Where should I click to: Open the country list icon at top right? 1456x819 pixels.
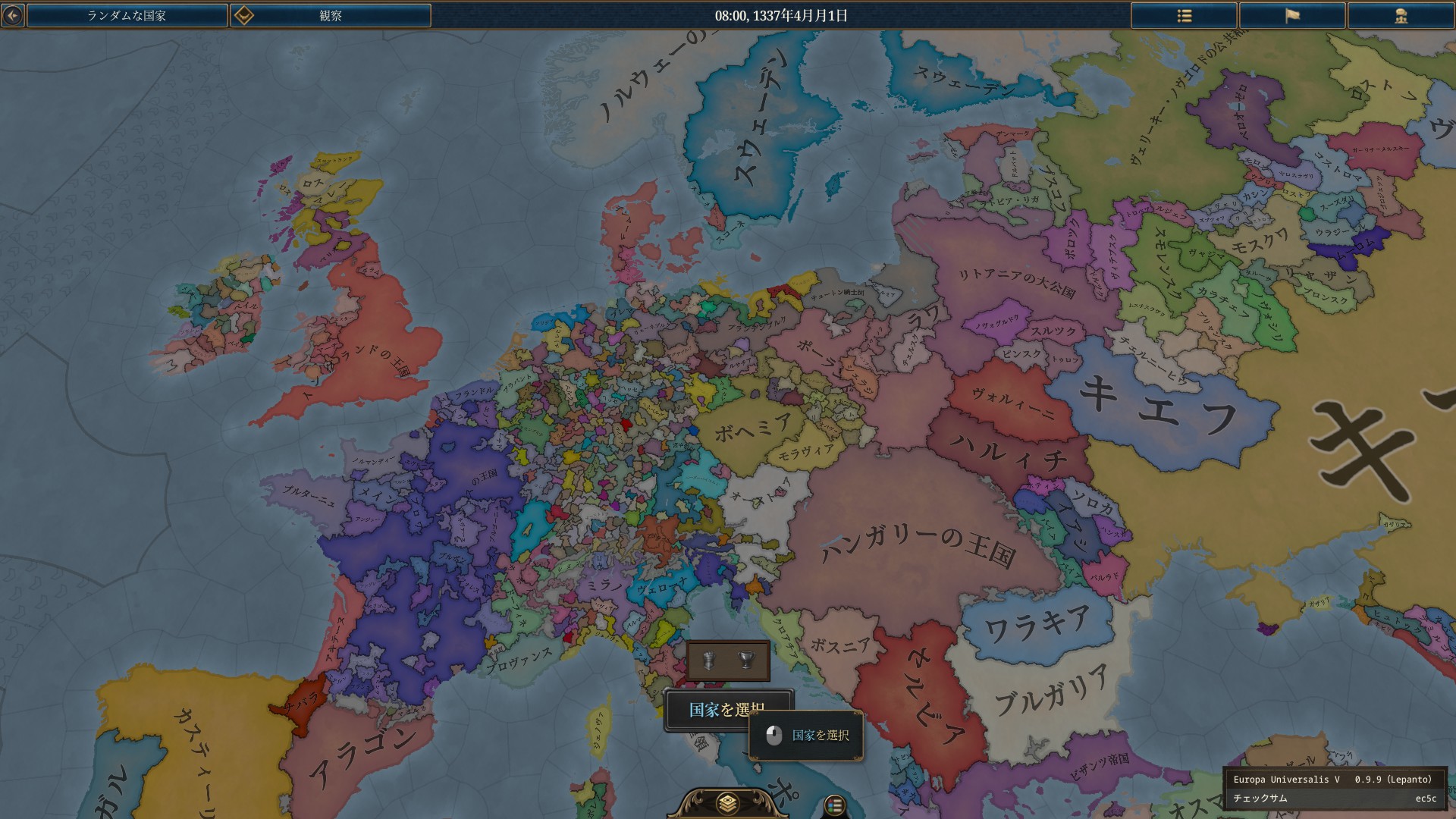(1184, 15)
